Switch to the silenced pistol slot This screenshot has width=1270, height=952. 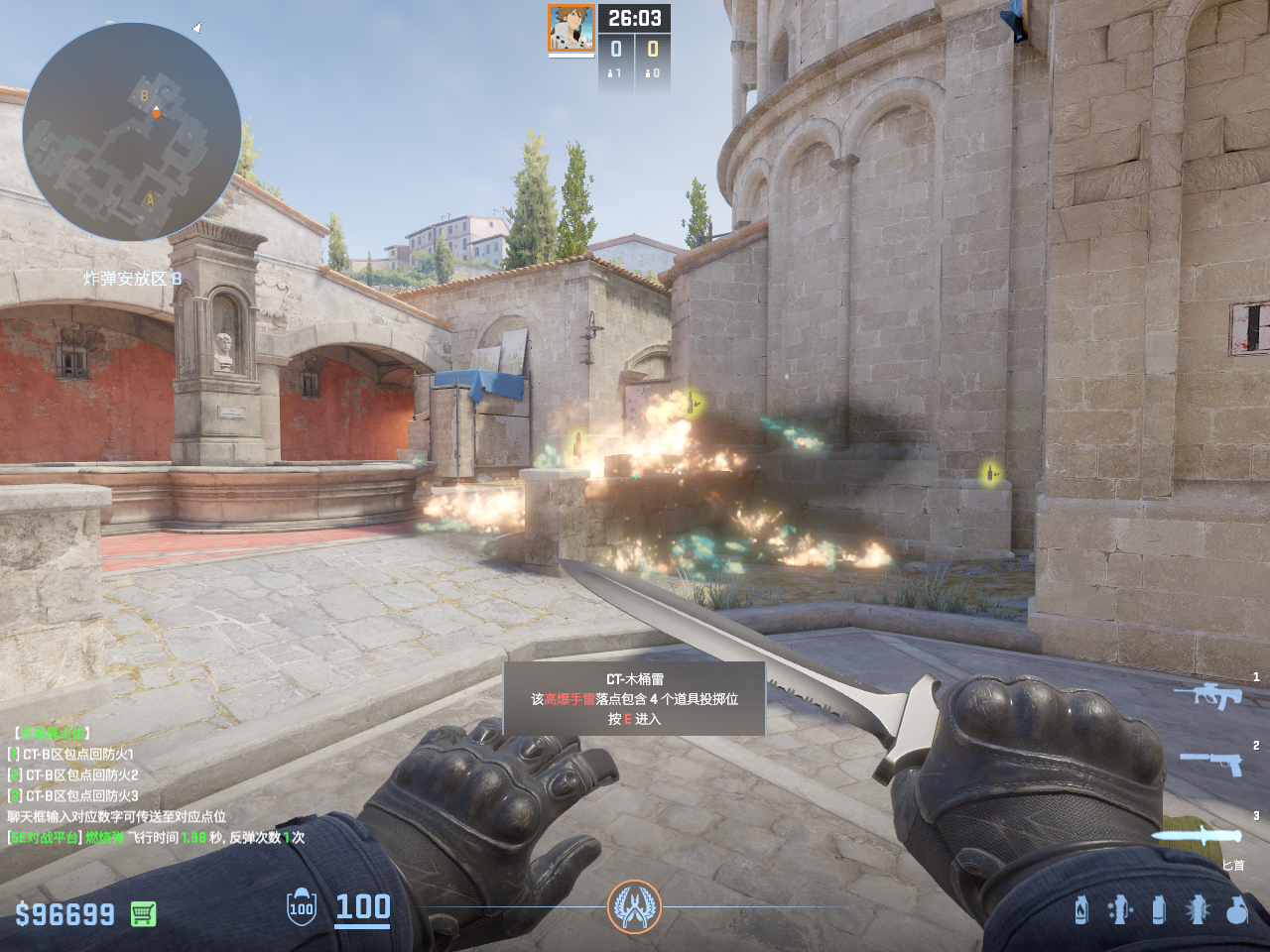(x=1211, y=763)
